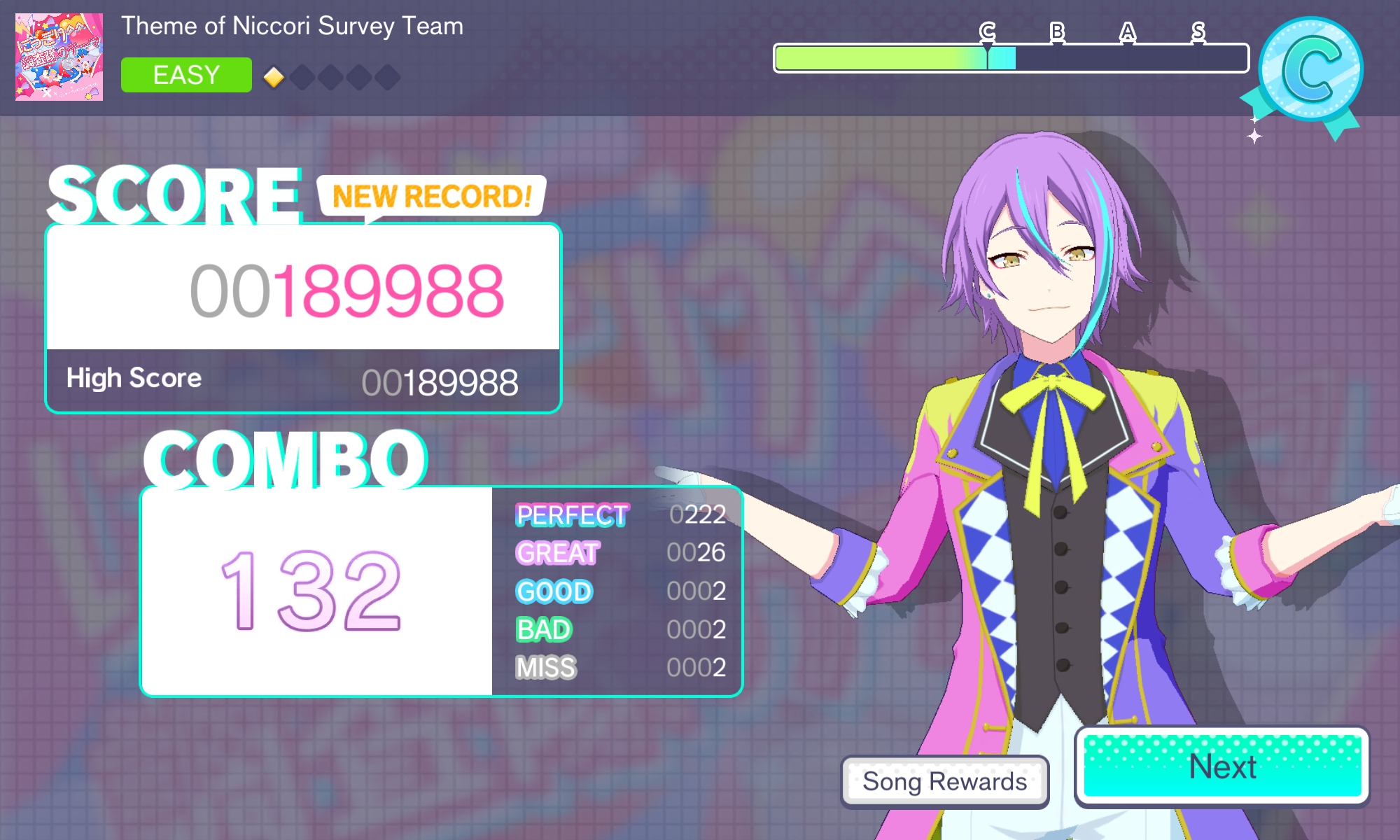Select the S marker on the rank progress bar

1198,31
